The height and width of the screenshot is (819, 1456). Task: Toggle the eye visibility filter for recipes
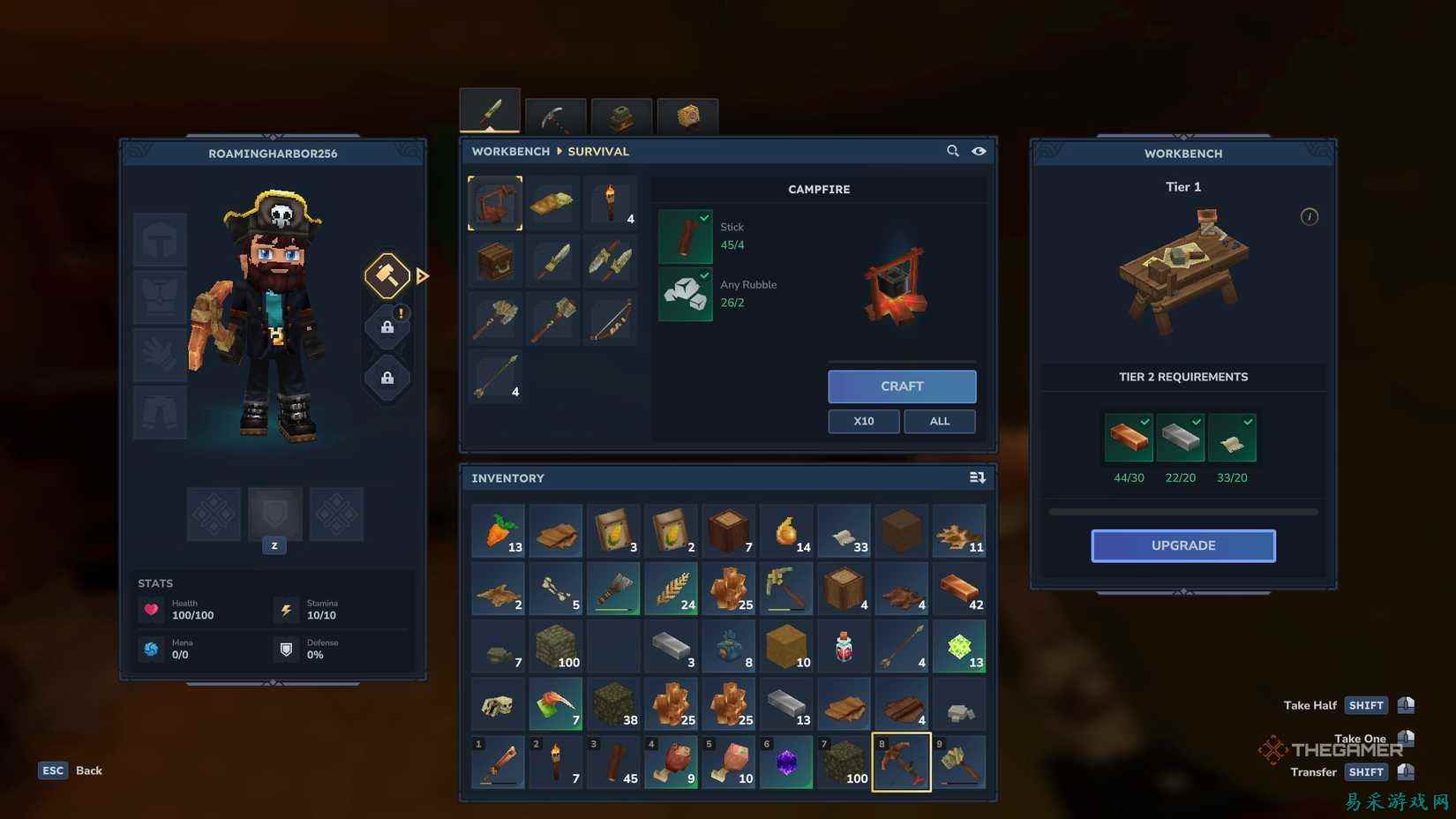click(x=979, y=151)
